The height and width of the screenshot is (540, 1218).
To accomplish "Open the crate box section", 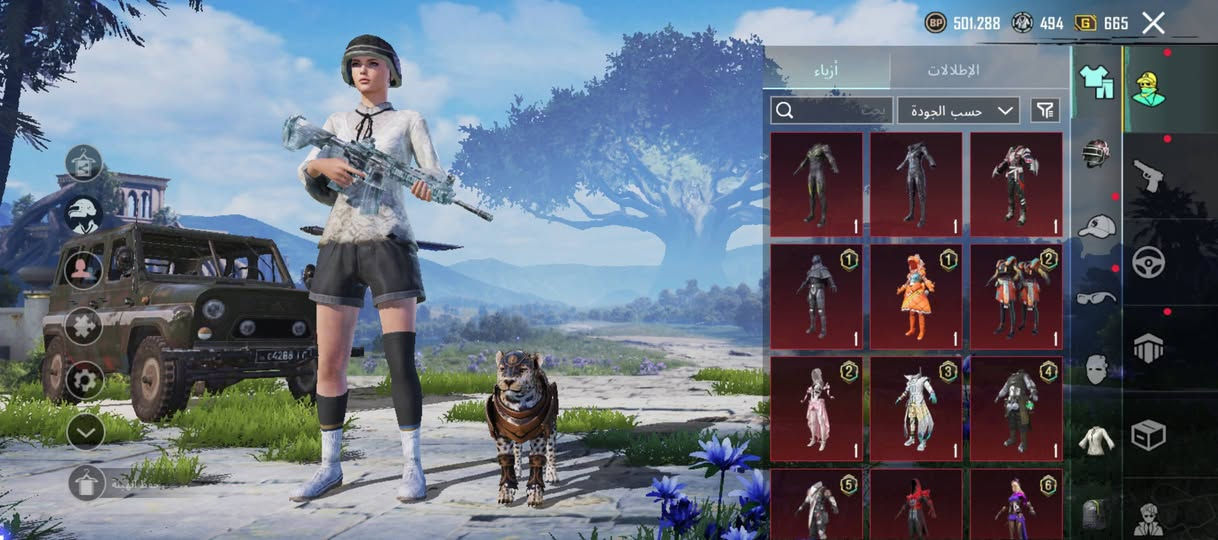I will pyautogui.click(x=1147, y=433).
